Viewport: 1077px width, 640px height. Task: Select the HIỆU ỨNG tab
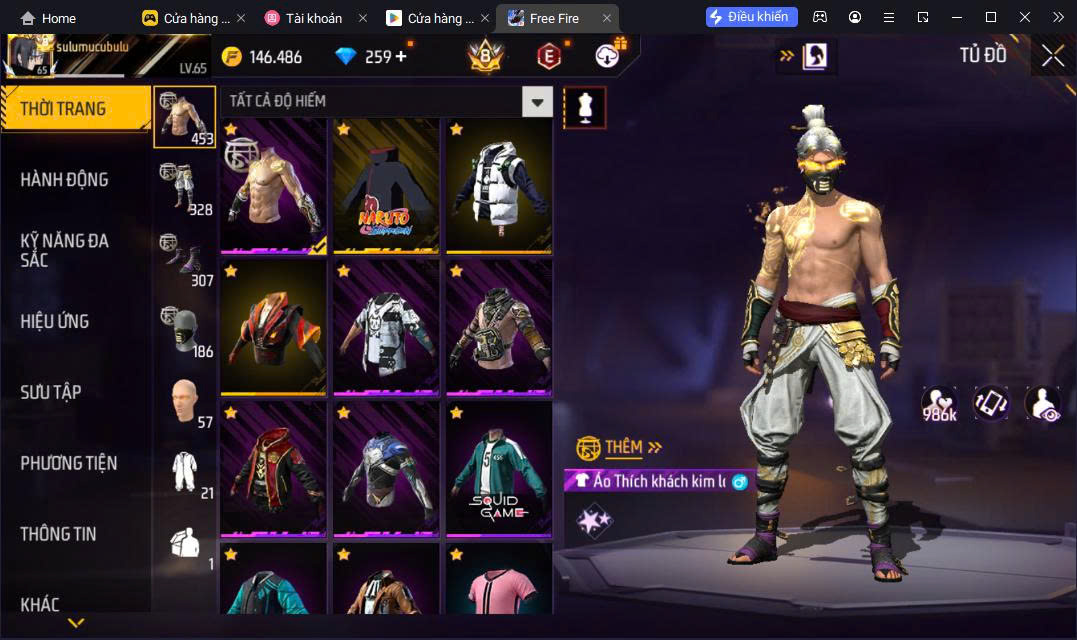click(55, 321)
